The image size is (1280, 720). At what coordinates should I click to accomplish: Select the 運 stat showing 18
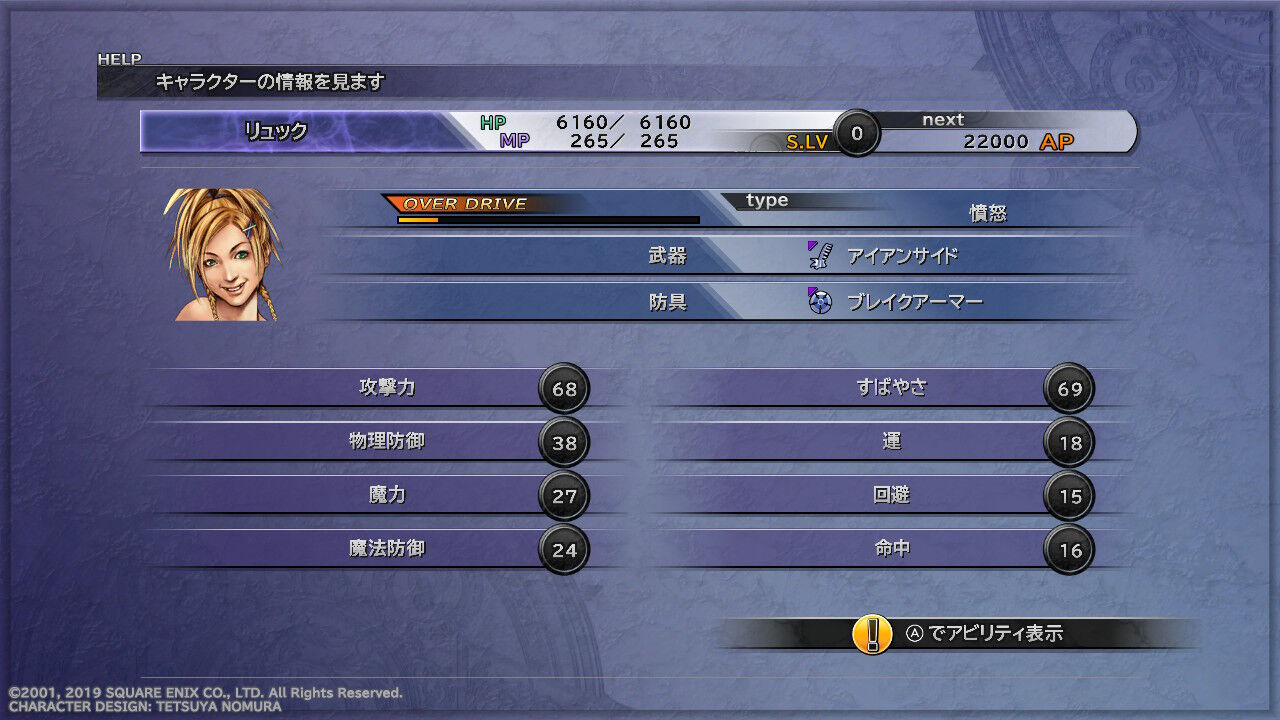pyautogui.click(x=1071, y=442)
